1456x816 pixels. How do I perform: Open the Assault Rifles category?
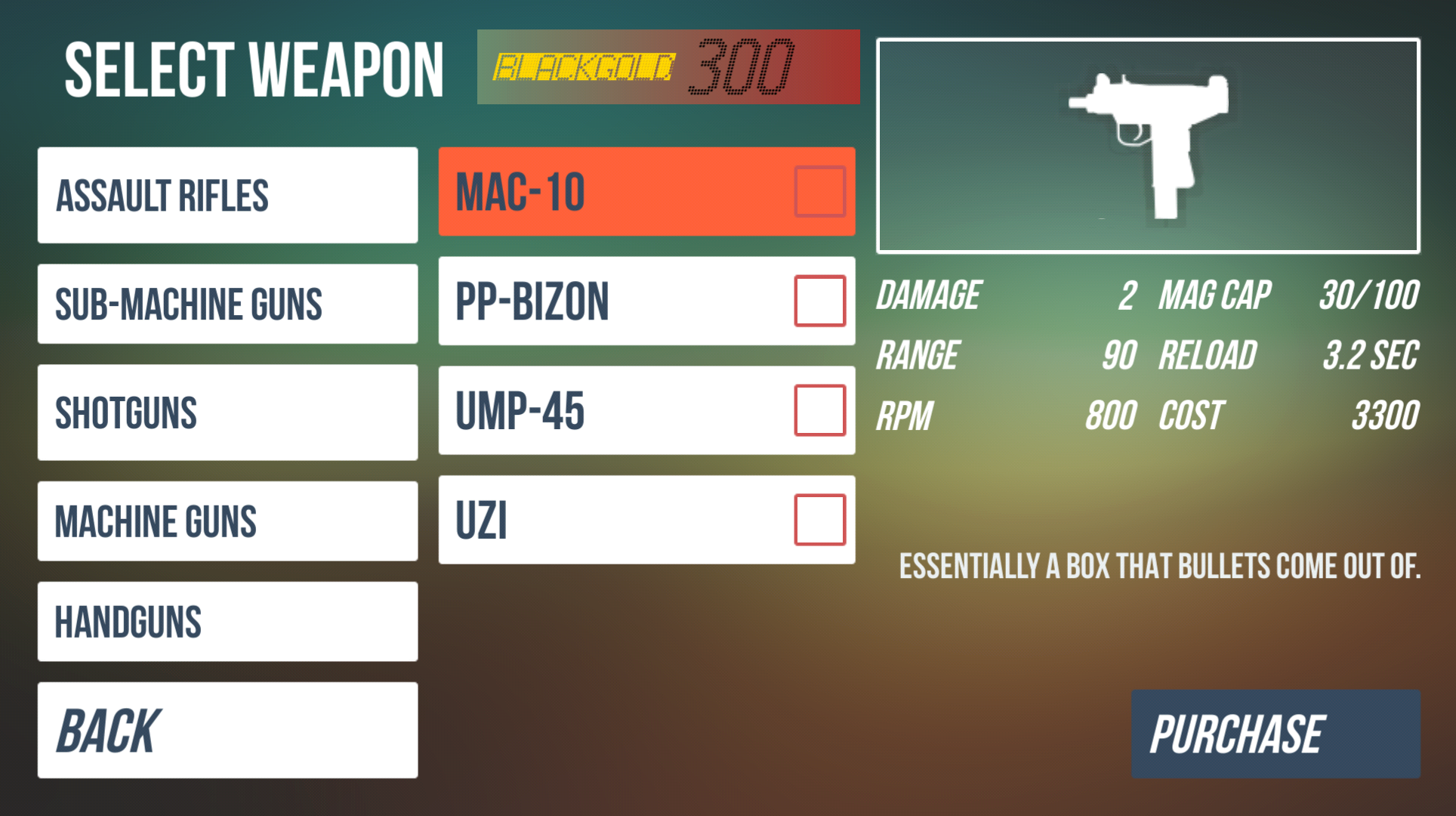(x=227, y=195)
